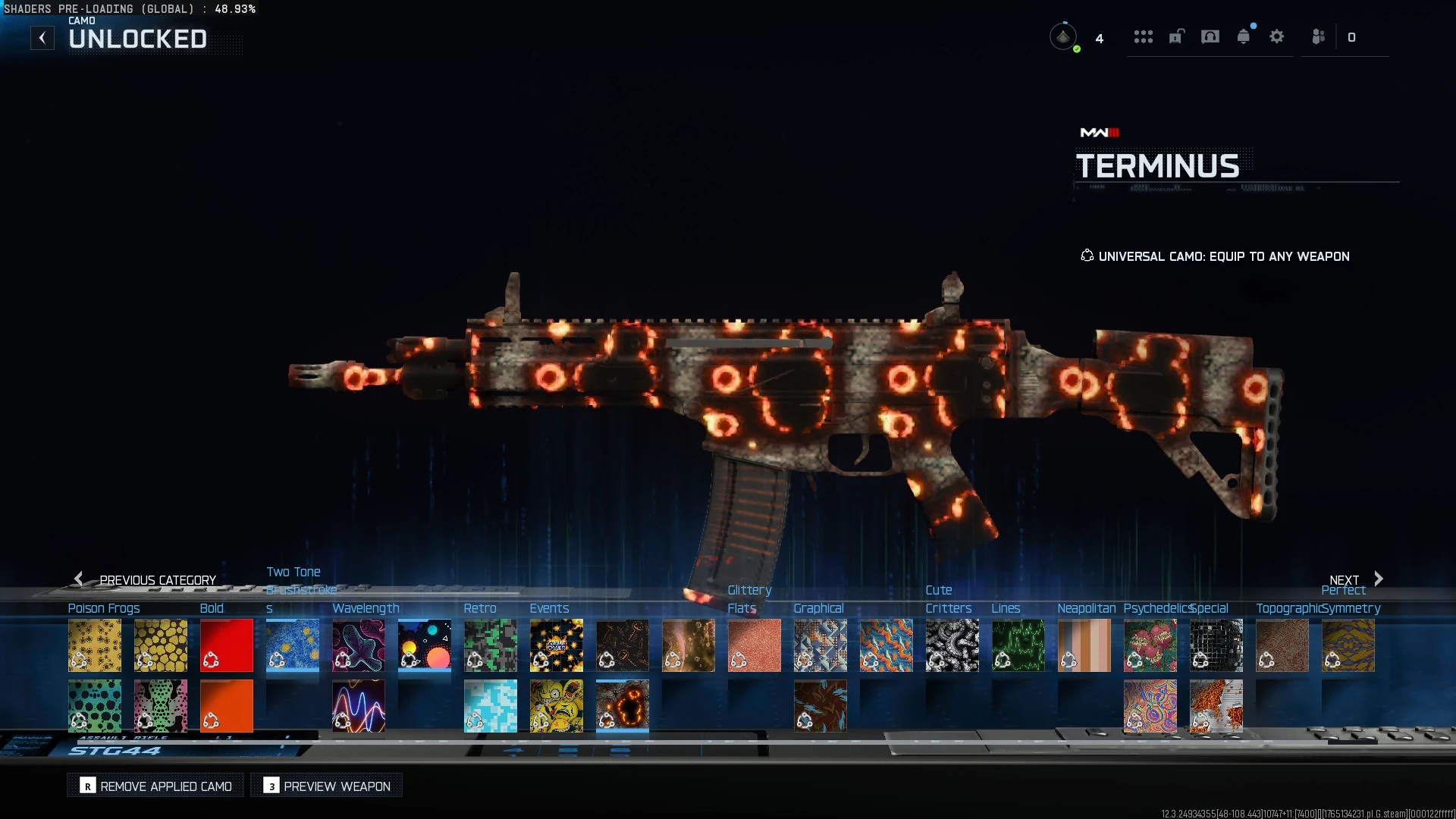
Task: Click the STG44 weapon name label
Action: click(114, 749)
